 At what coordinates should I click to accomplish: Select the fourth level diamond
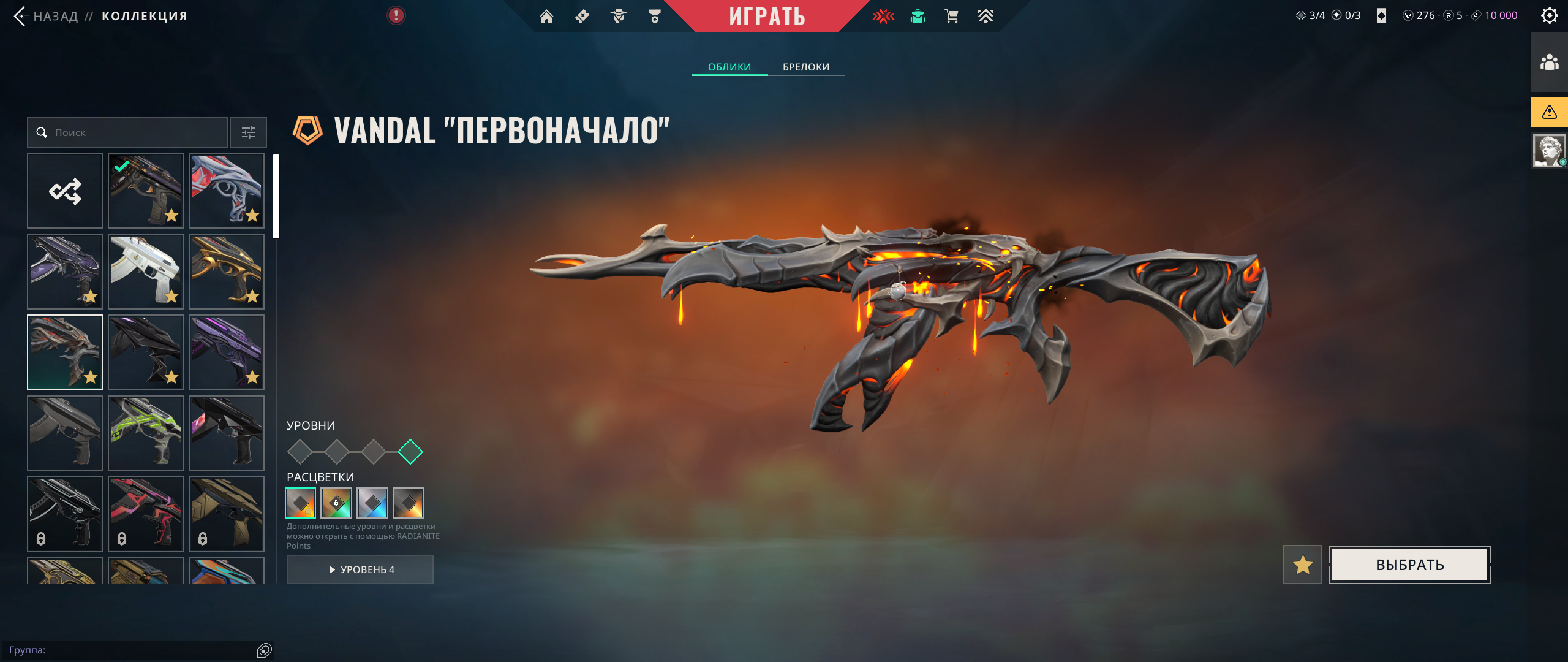[x=410, y=452]
